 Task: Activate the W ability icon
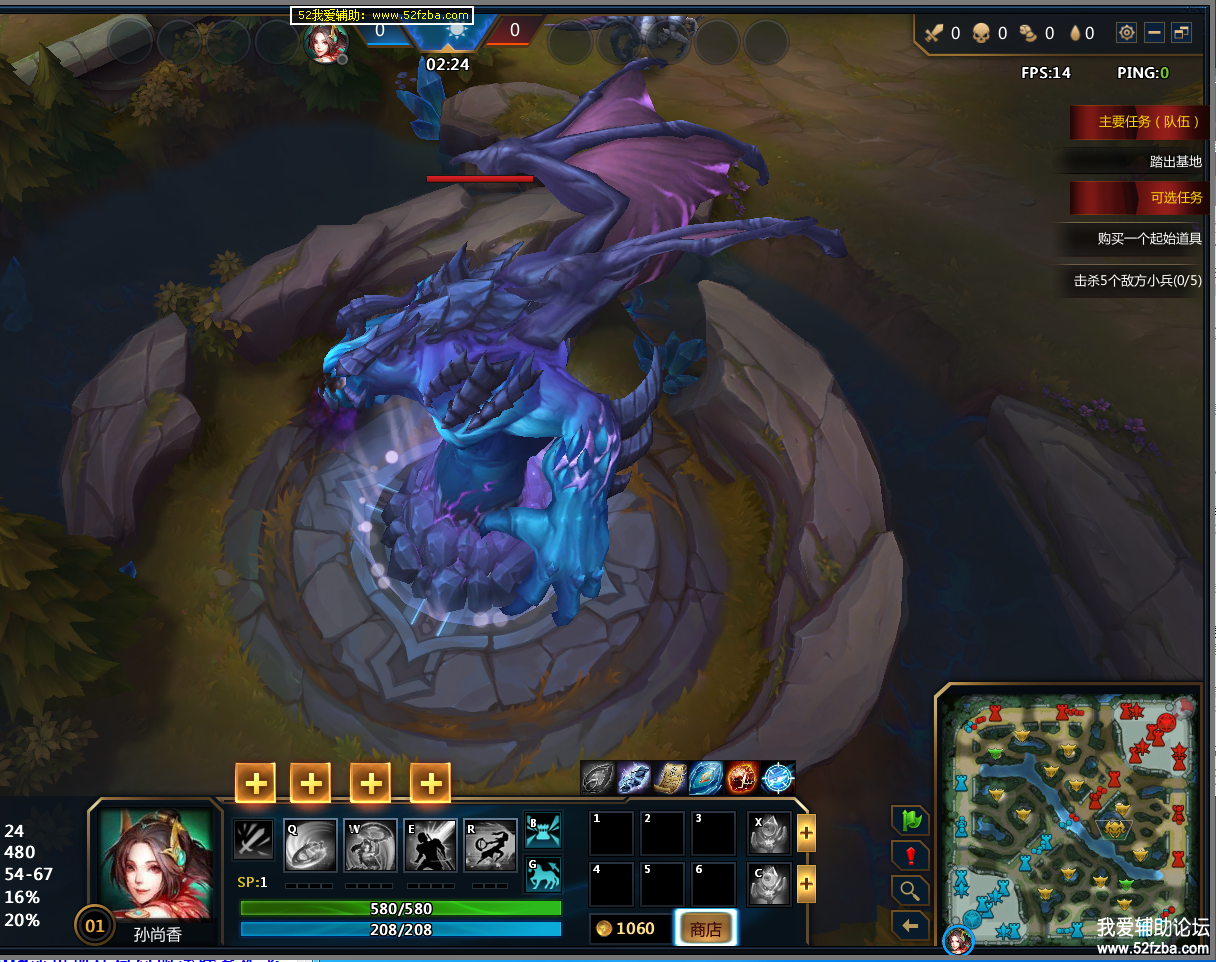click(370, 845)
